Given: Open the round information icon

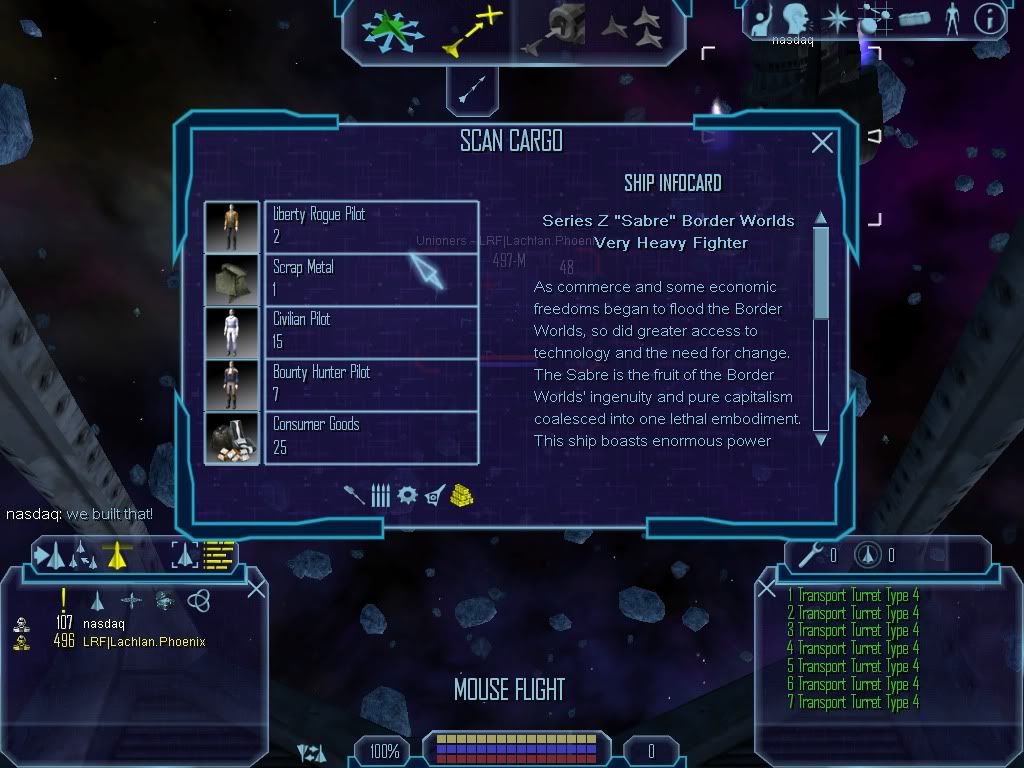Looking at the screenshot, I should click(988, 18).
